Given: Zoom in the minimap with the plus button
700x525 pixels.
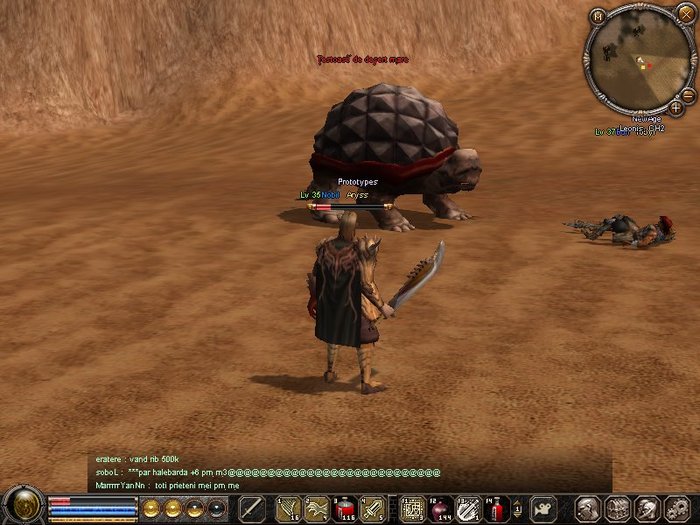Looking at the screenshot, I should 677,107.
